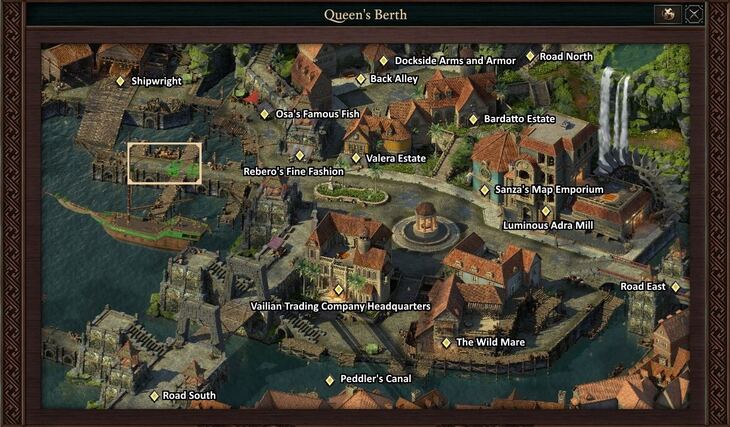Choose the Peddler's Canal marker
730x427 pixels.
click(330, 380)
